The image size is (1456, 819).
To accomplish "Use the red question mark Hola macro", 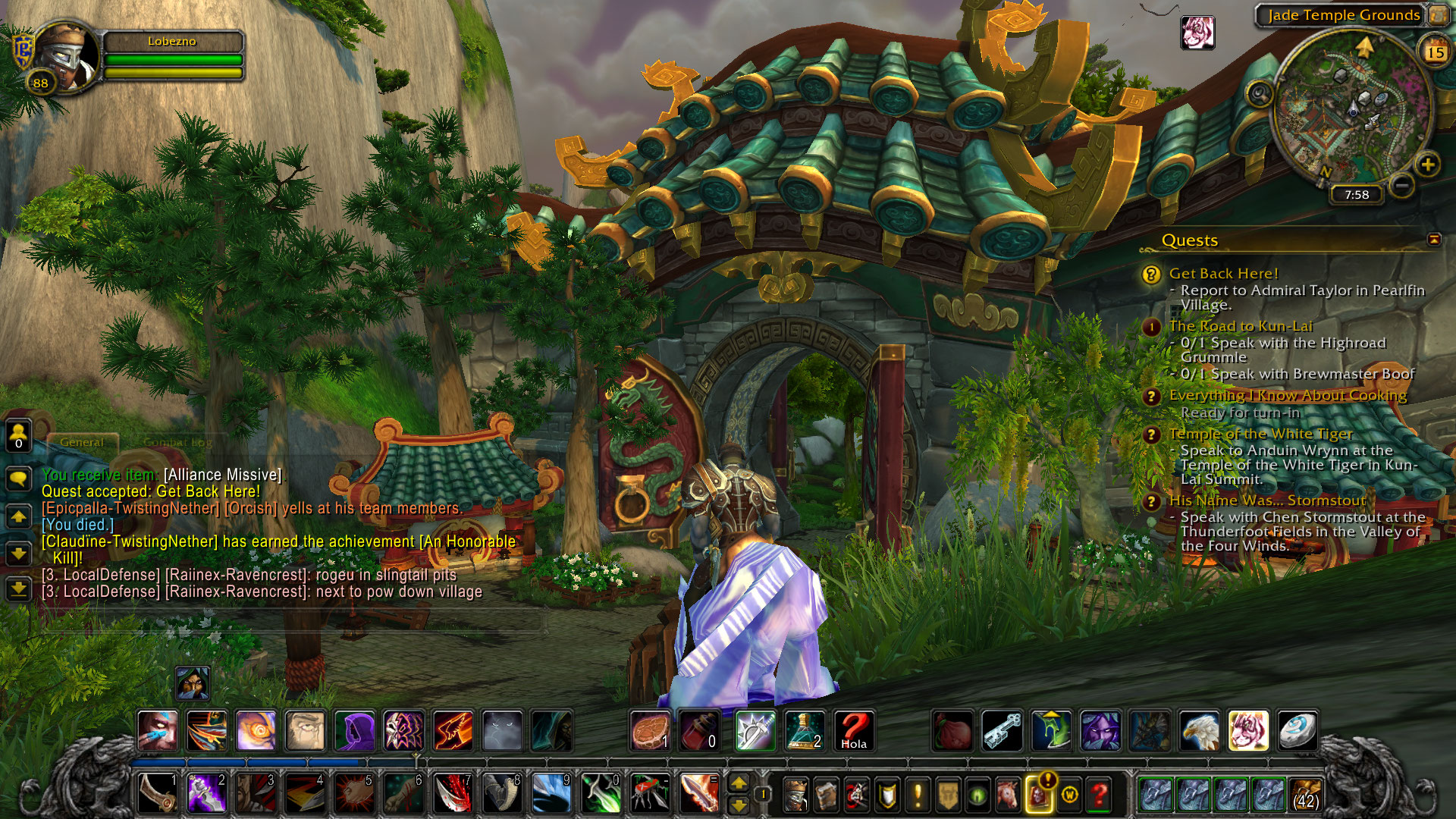I will (854, 730).
